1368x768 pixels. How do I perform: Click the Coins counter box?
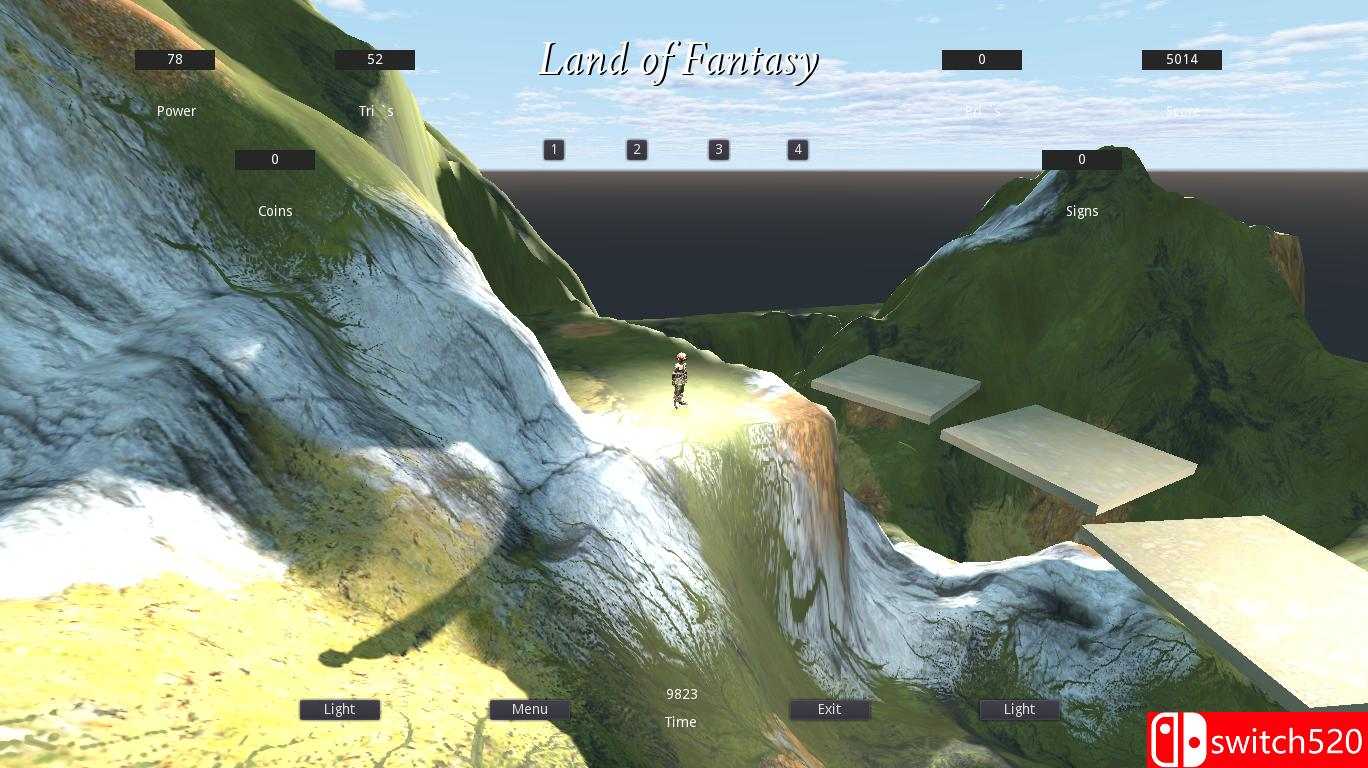(x=275, y=159)
